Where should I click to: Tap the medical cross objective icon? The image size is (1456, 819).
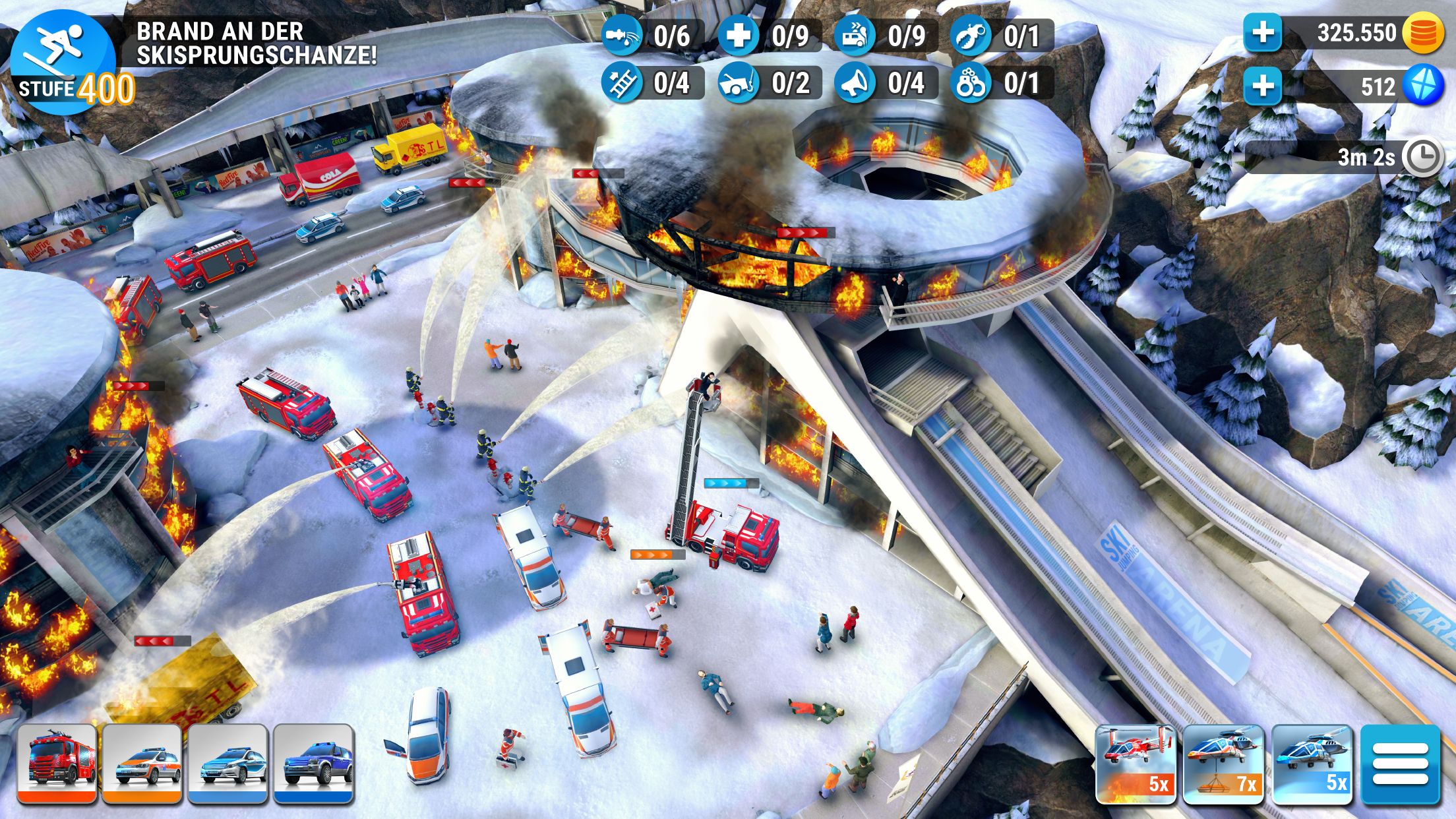tap(738, 35)
